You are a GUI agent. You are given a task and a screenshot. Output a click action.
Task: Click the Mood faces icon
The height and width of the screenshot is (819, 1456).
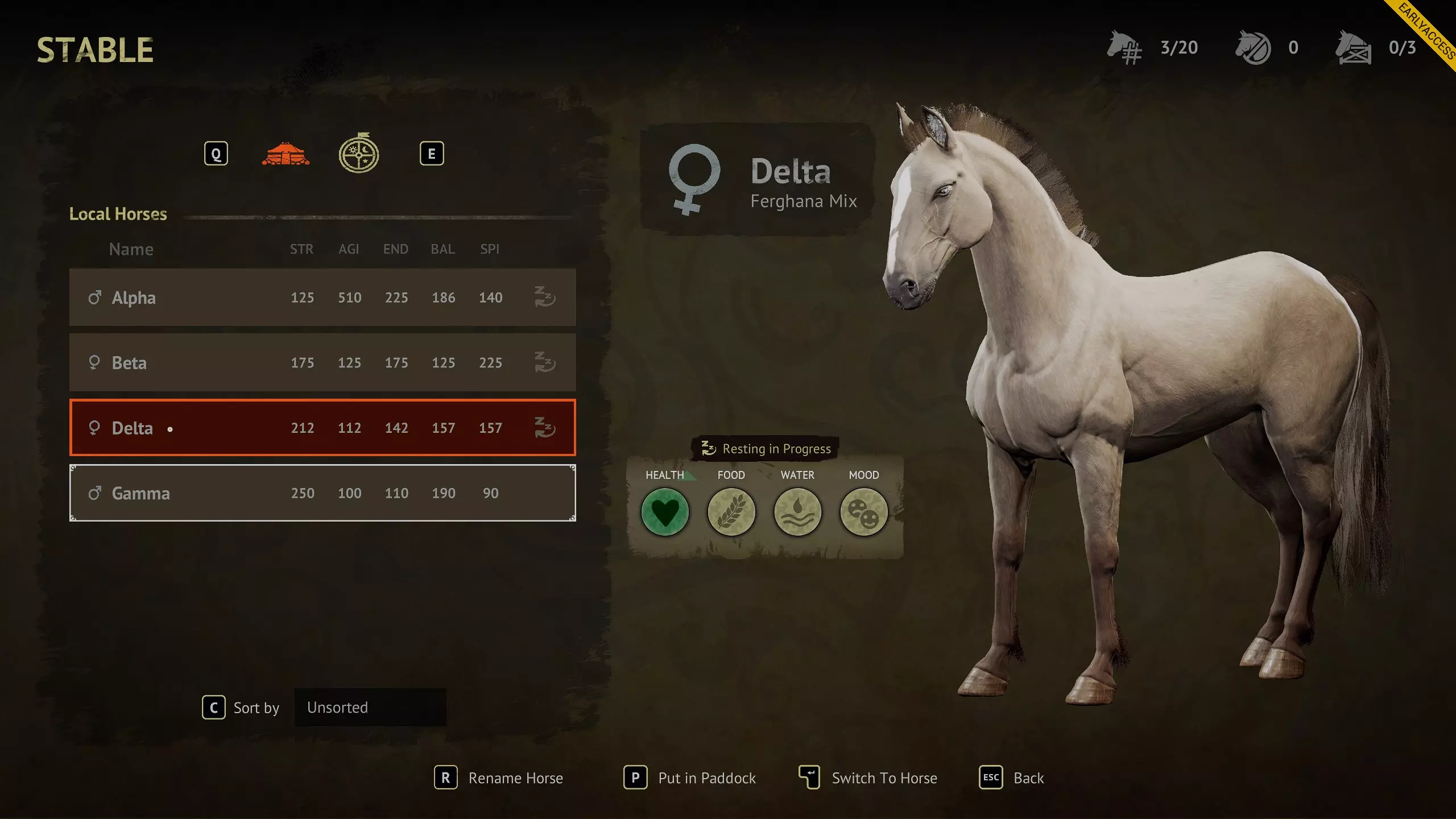[x=864, y=512]
